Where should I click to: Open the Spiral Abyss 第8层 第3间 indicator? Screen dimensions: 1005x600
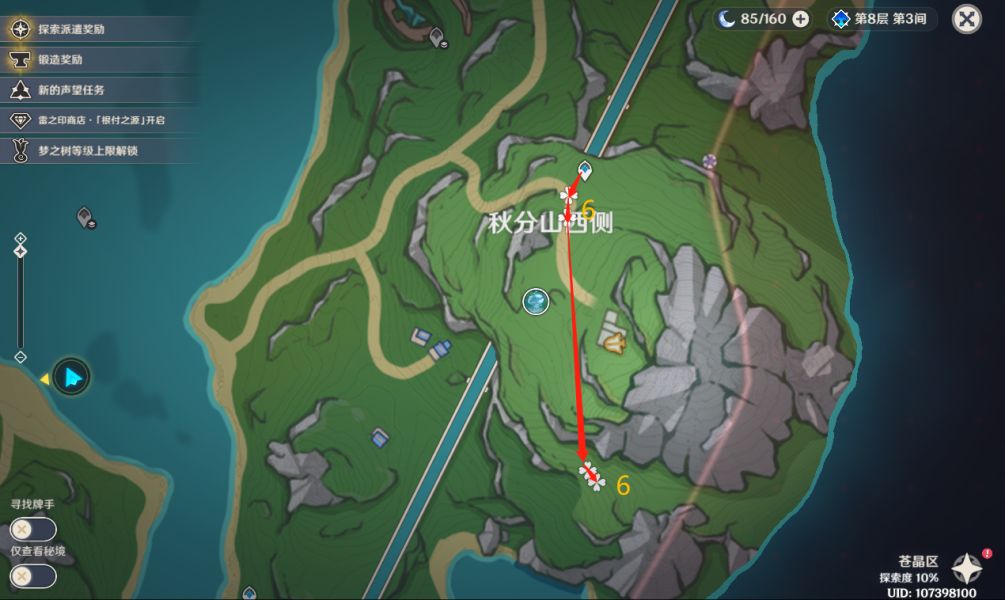[x=881, y=19]
